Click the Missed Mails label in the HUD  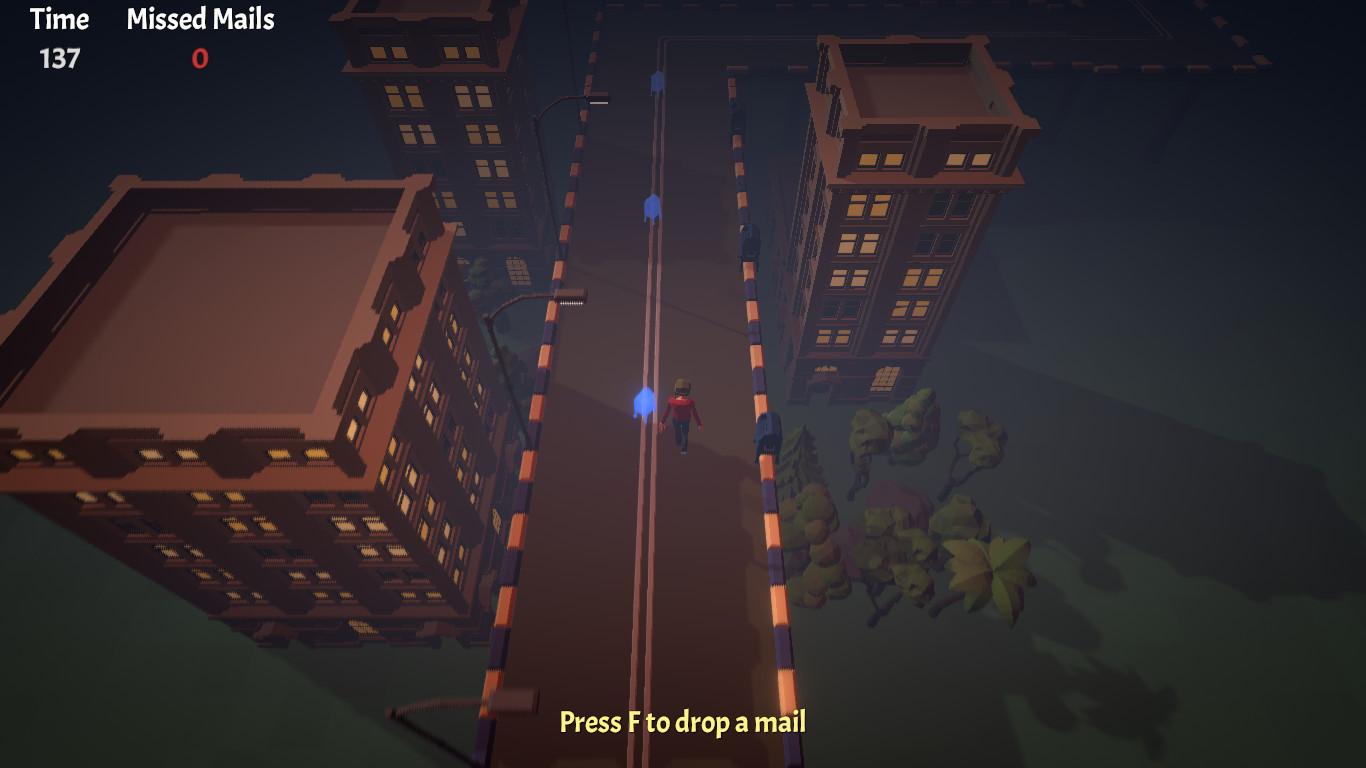[x=198, y=20]
